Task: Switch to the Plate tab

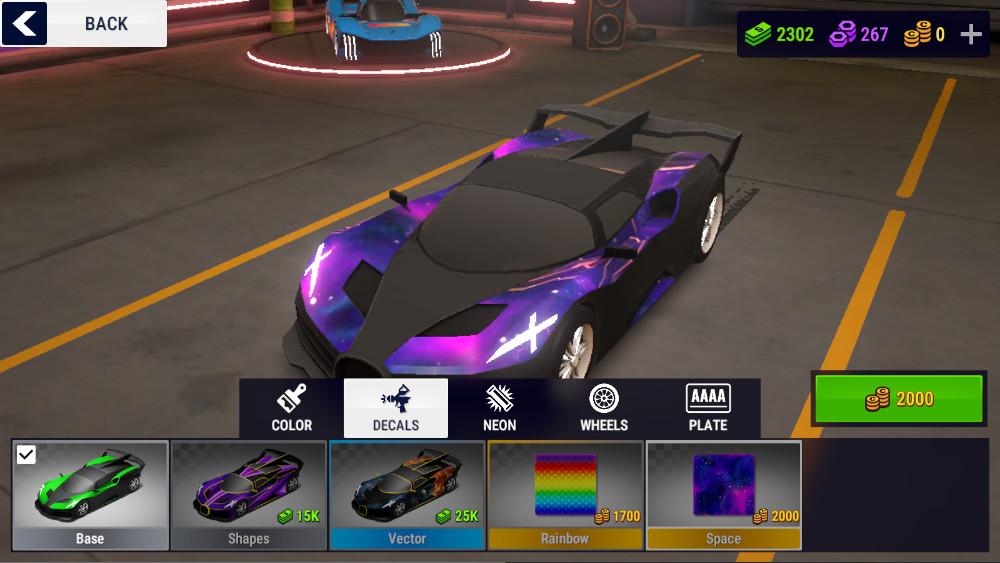Action: point(708,408)
